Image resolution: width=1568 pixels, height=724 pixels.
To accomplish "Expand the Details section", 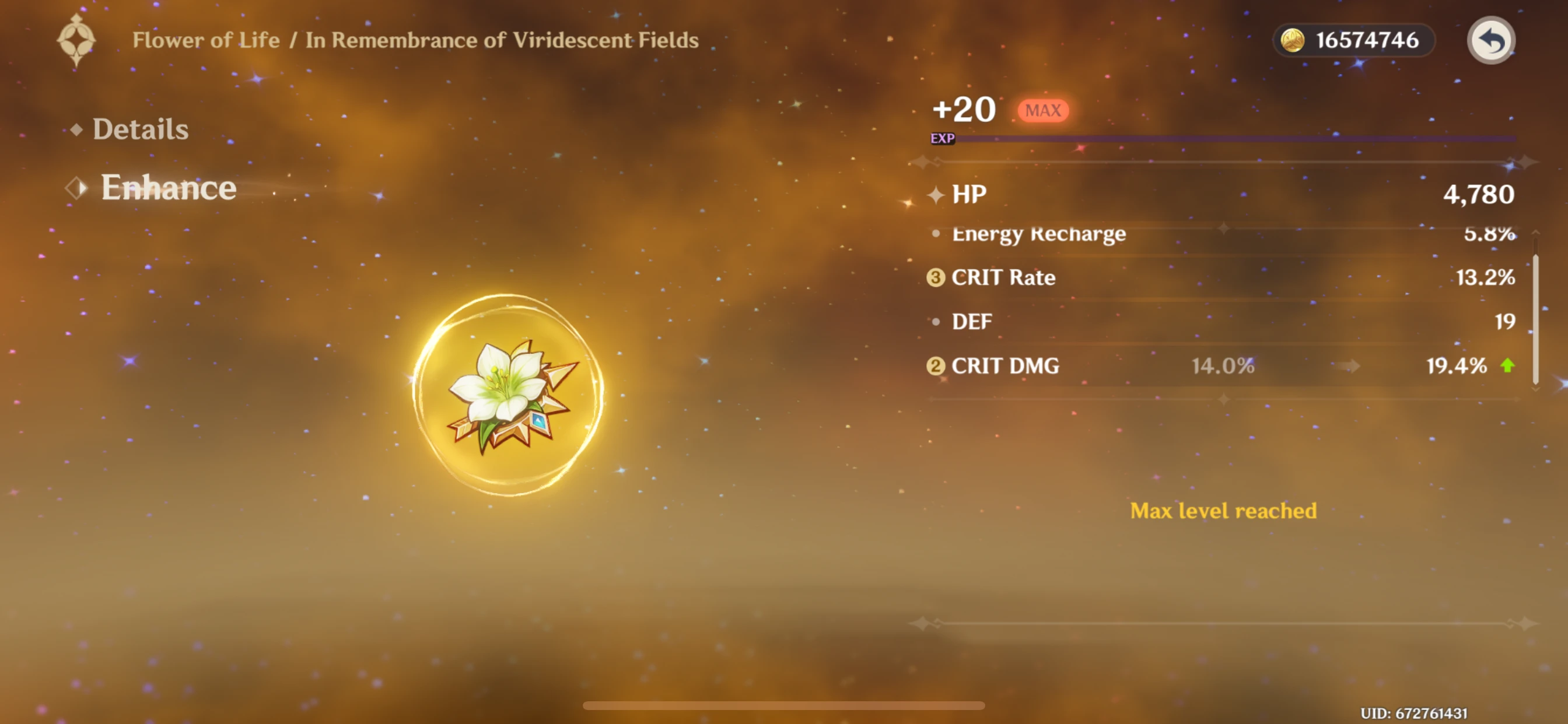I will (x=140, y=129).
